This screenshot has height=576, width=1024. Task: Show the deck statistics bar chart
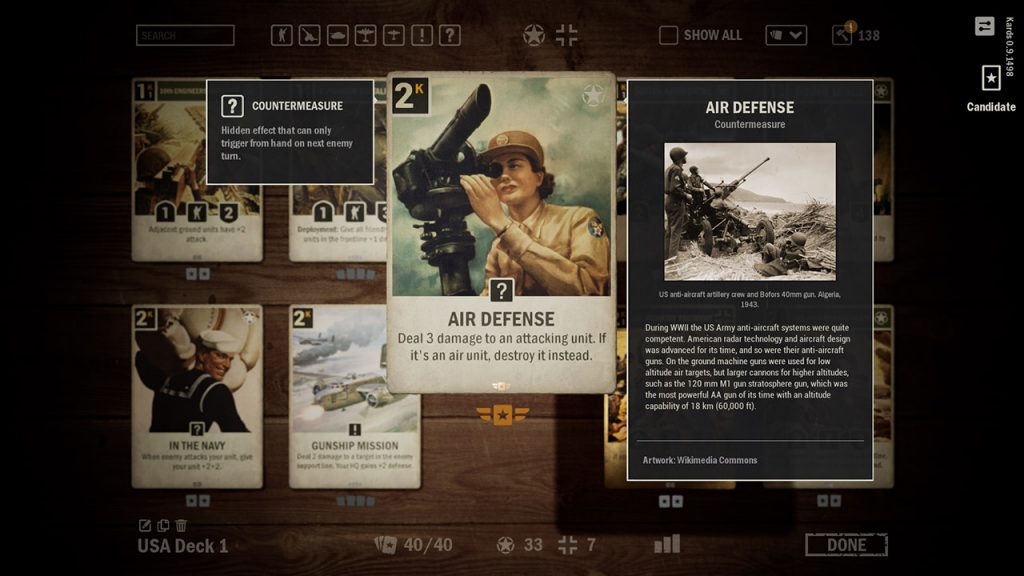pyautogui.click(x=667, y=544)
